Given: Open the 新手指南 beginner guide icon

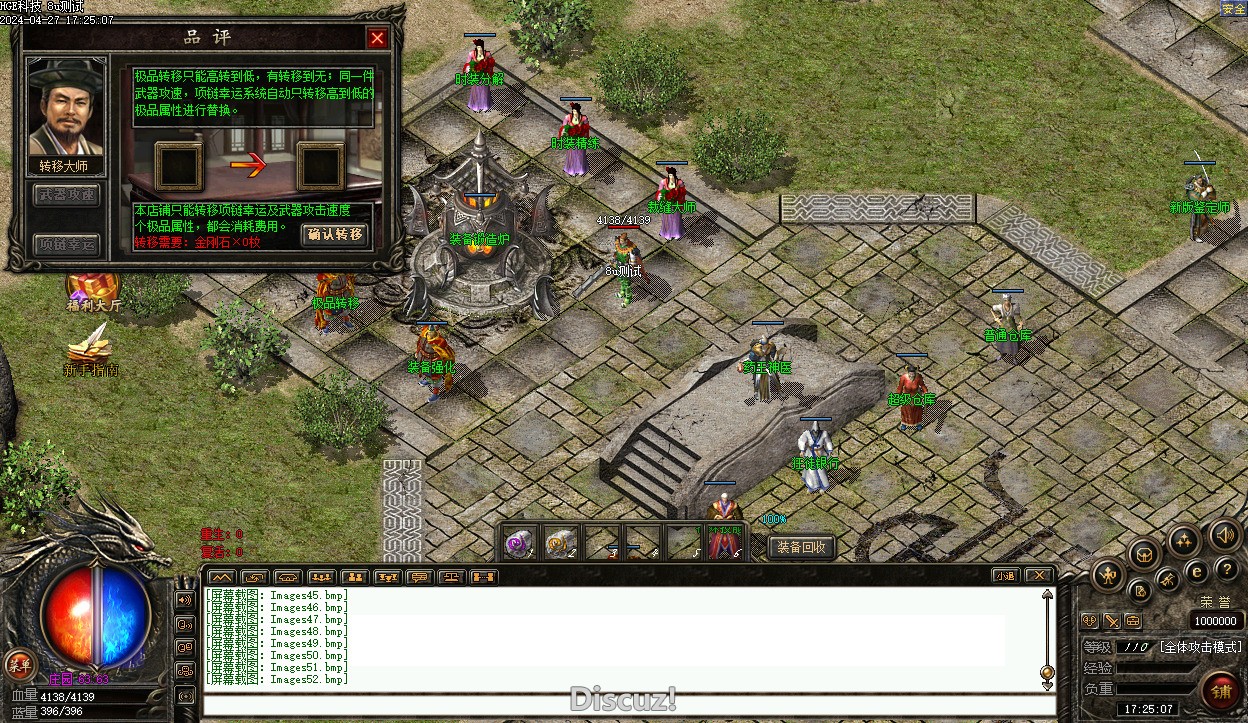Looking at the screenshot, I should (91, 352).
